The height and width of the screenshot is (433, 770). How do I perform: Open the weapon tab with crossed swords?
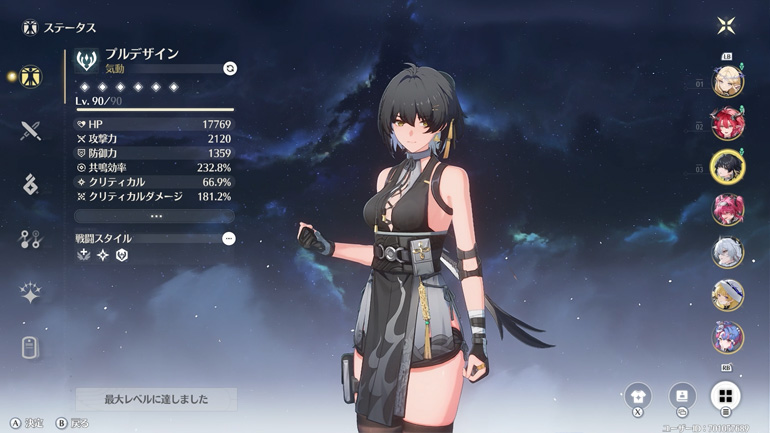(30, 131)
